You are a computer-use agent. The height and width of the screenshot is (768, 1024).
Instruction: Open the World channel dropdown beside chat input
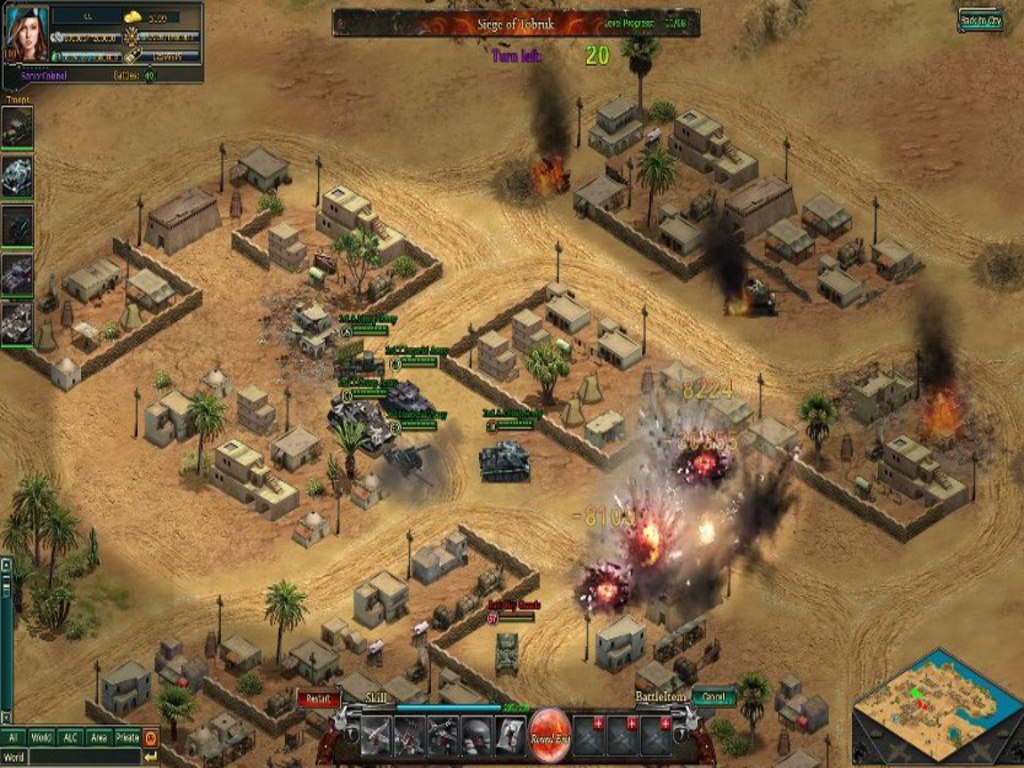tap(14, 757)
